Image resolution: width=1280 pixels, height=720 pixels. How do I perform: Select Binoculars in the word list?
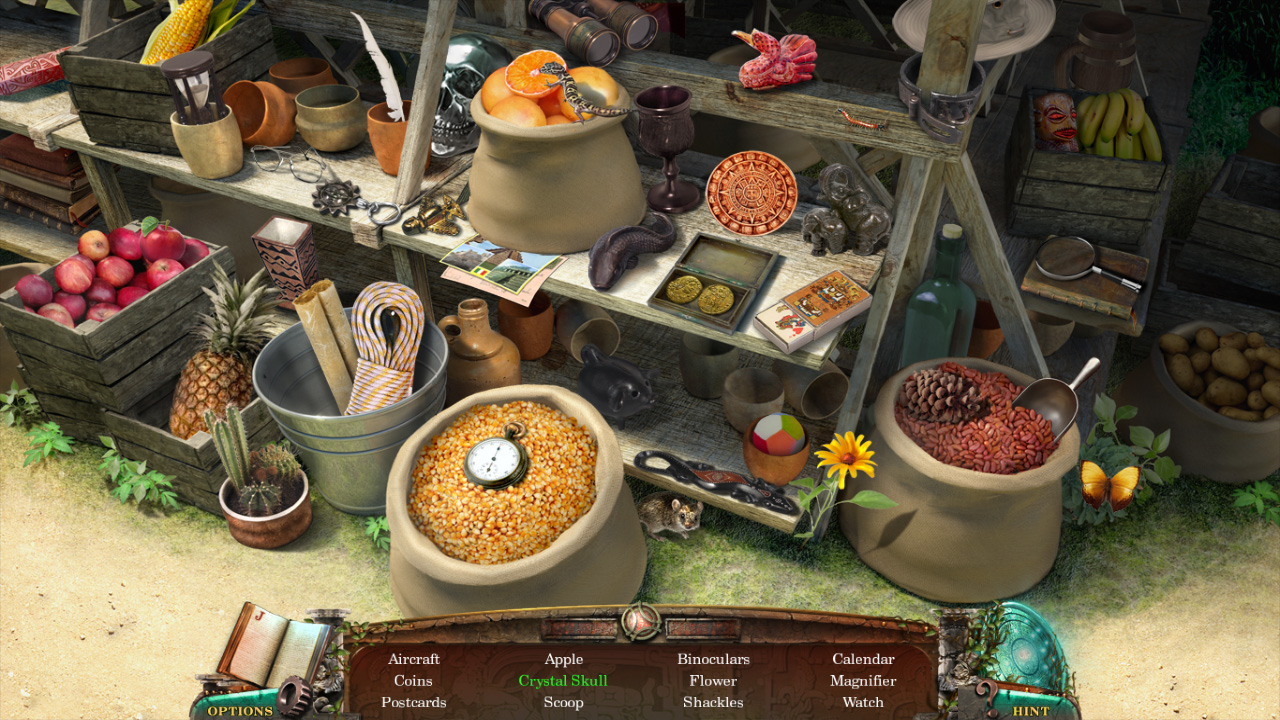[x=714, y=659]
